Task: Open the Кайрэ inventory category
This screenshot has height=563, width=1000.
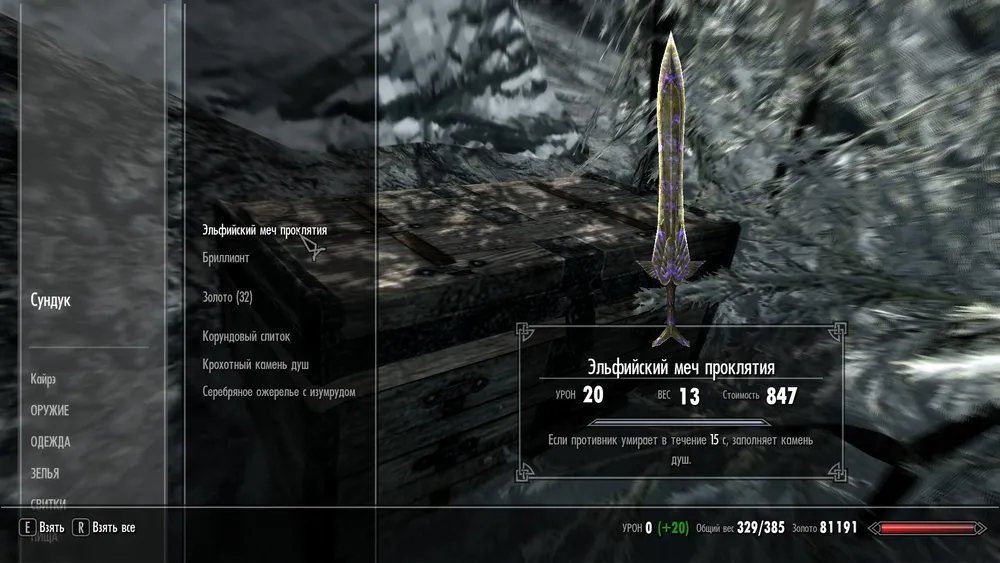Action: point(43,379)
